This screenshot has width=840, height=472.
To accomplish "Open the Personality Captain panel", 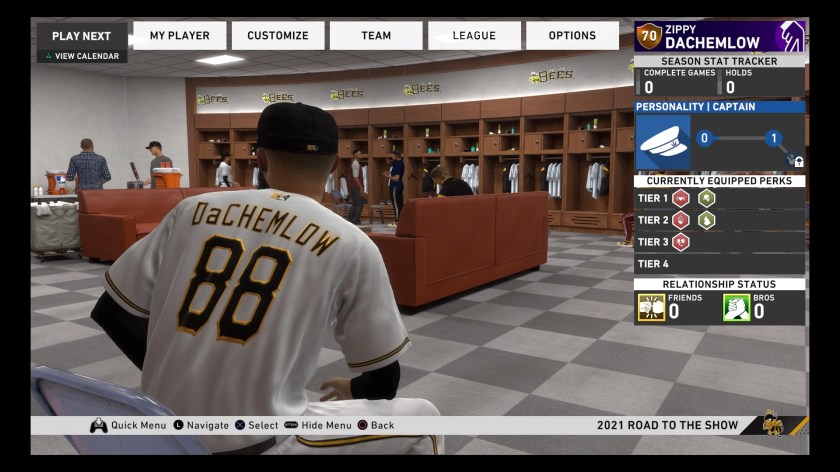I will [720, 107].
